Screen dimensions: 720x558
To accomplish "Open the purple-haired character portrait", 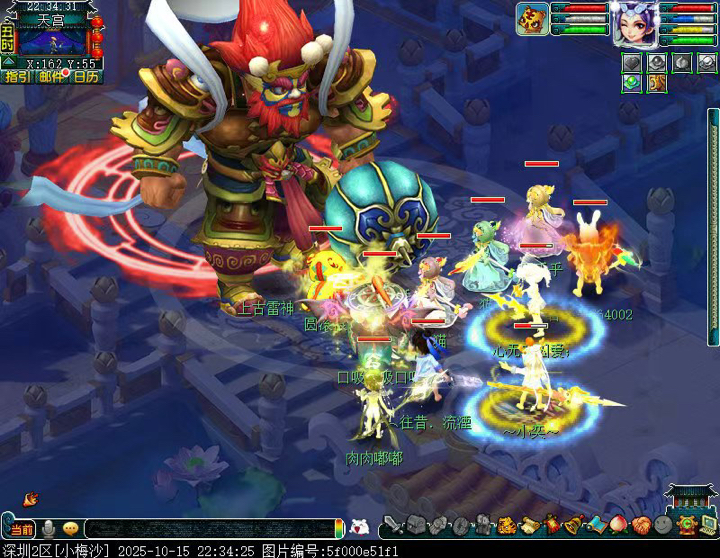I will pyautogui.click(x=635, y=22).
